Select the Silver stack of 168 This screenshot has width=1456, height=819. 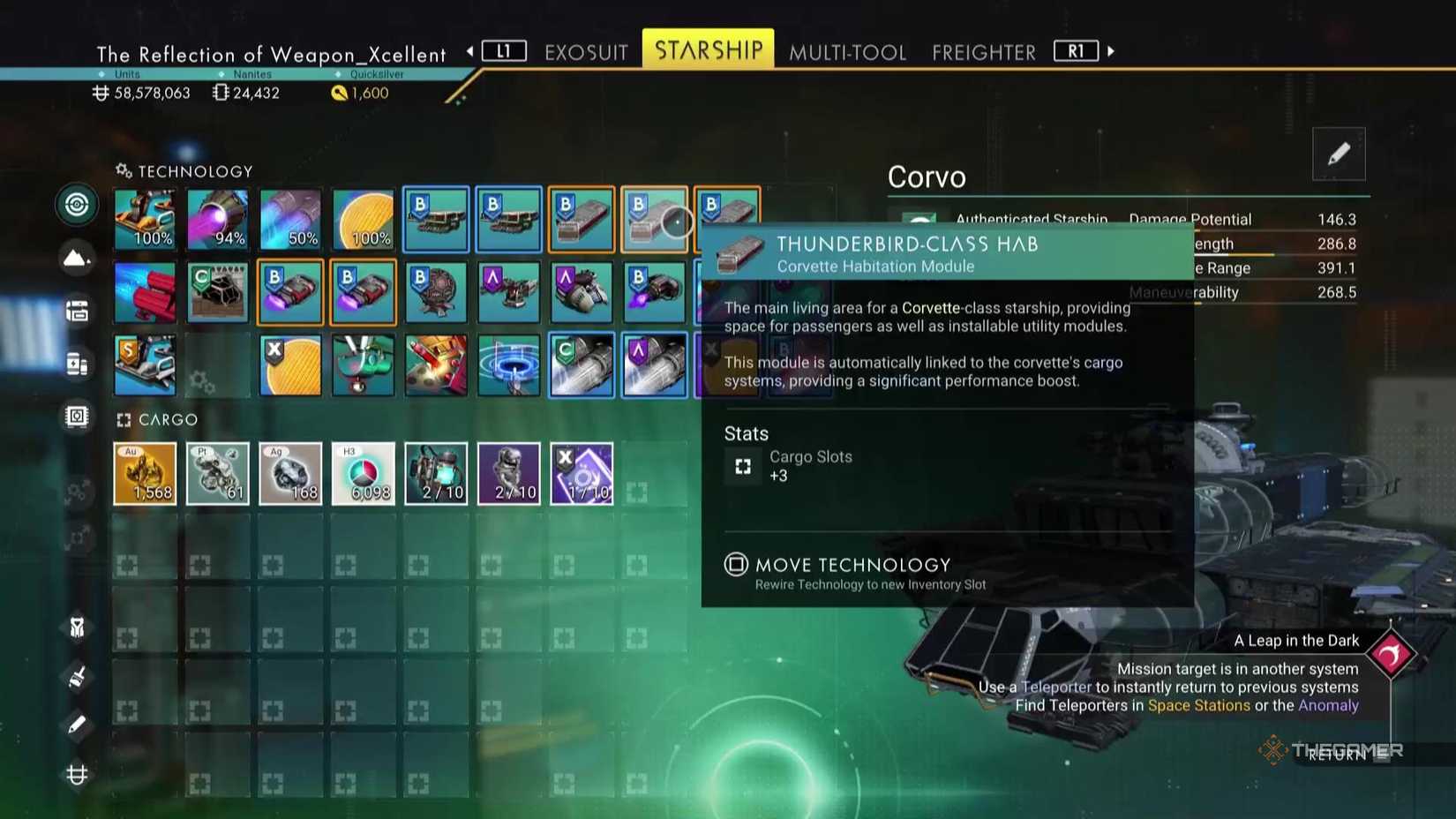pyautogui.click(x=290, y=473)
